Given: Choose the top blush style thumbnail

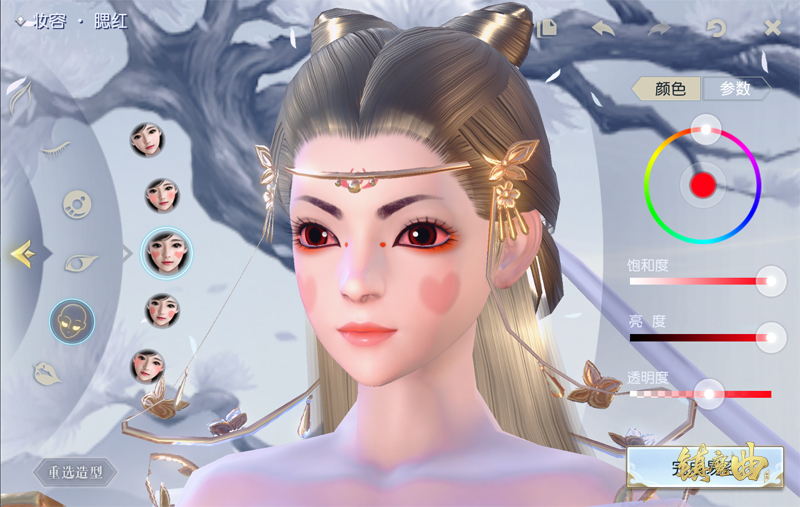Looking at the screenshot, I should (148, 139).
